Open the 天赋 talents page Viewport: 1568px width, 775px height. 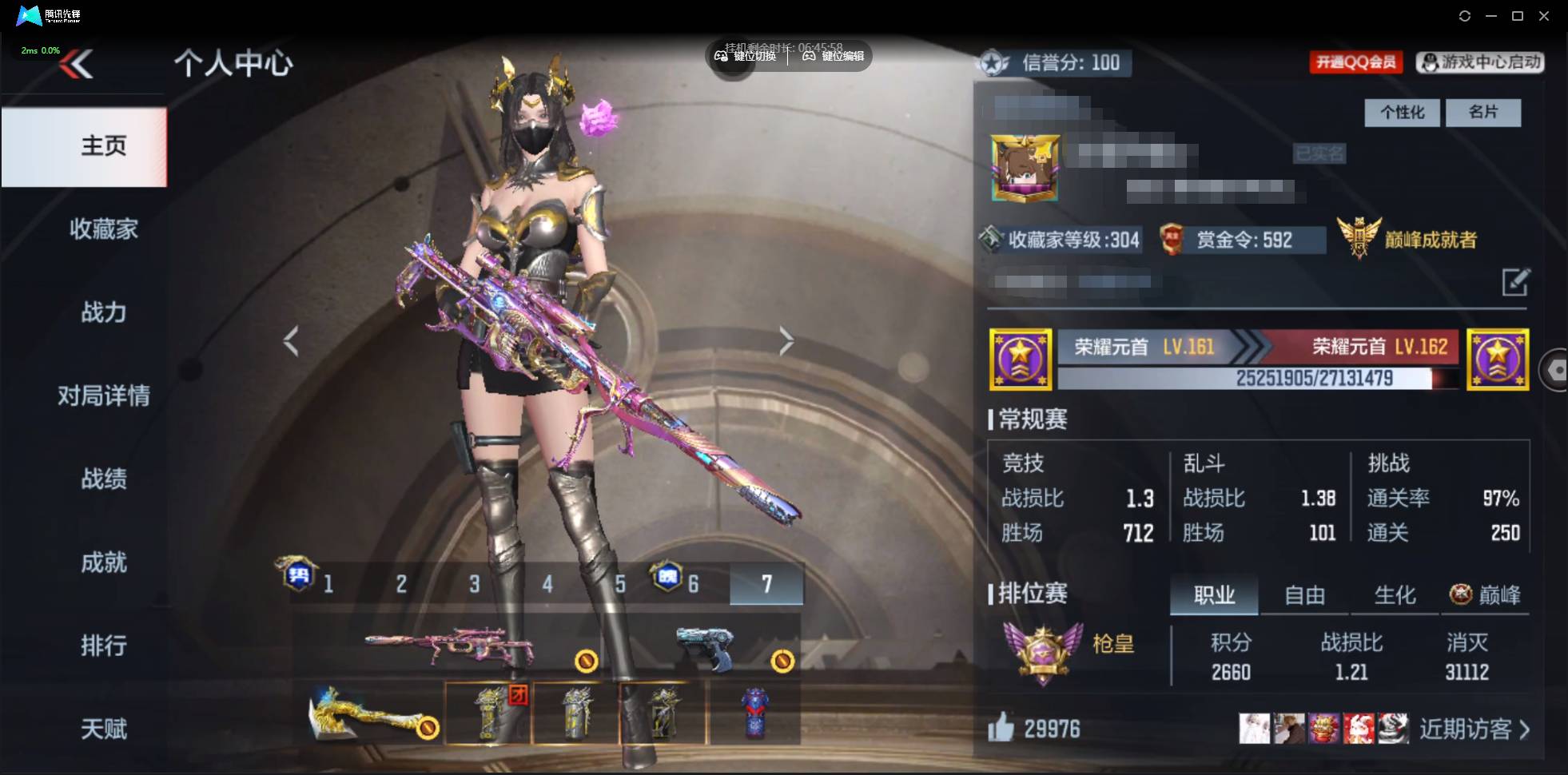click(x=103, y=729)
